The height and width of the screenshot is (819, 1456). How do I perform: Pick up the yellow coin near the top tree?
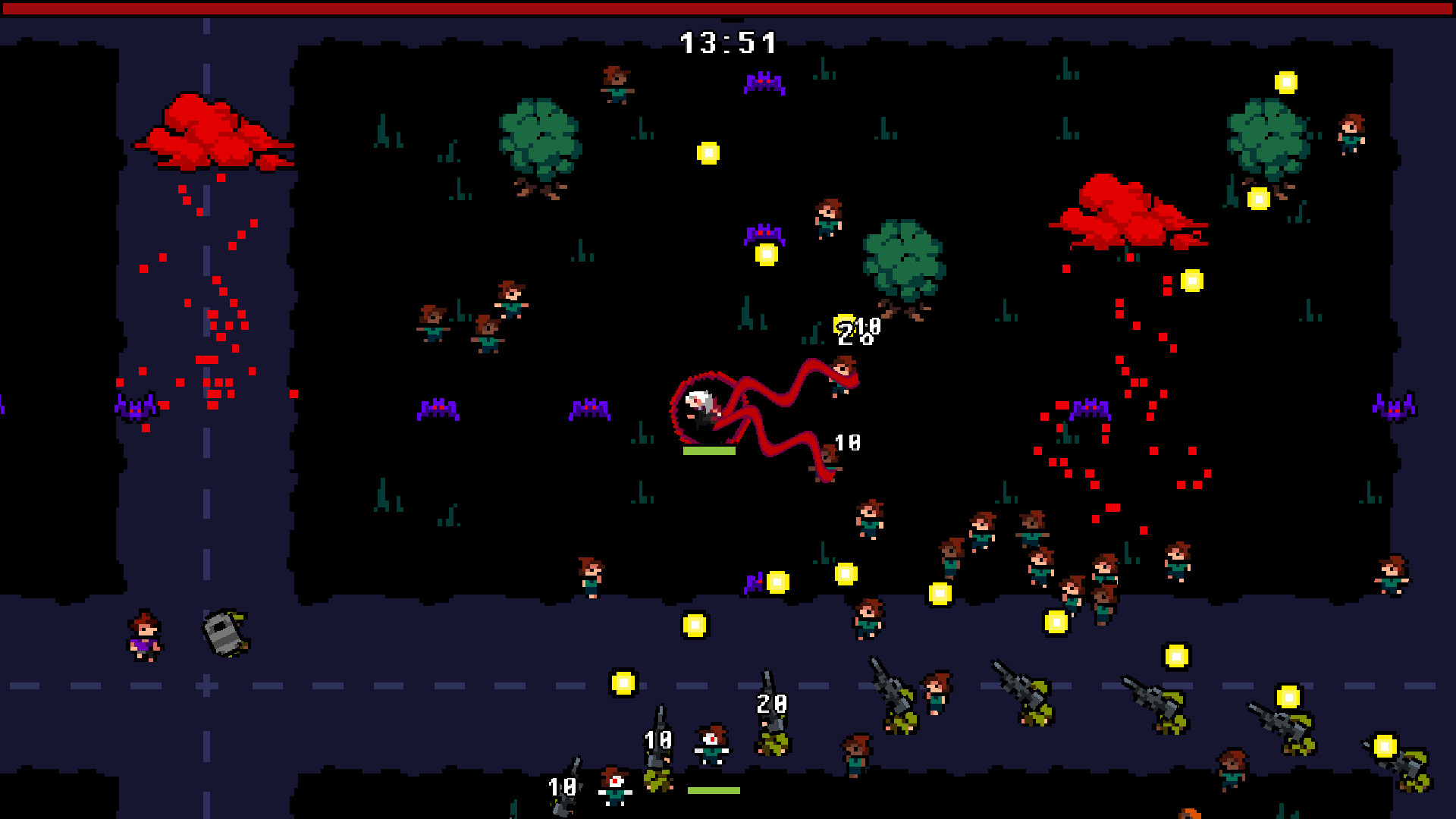coord(709,153)
